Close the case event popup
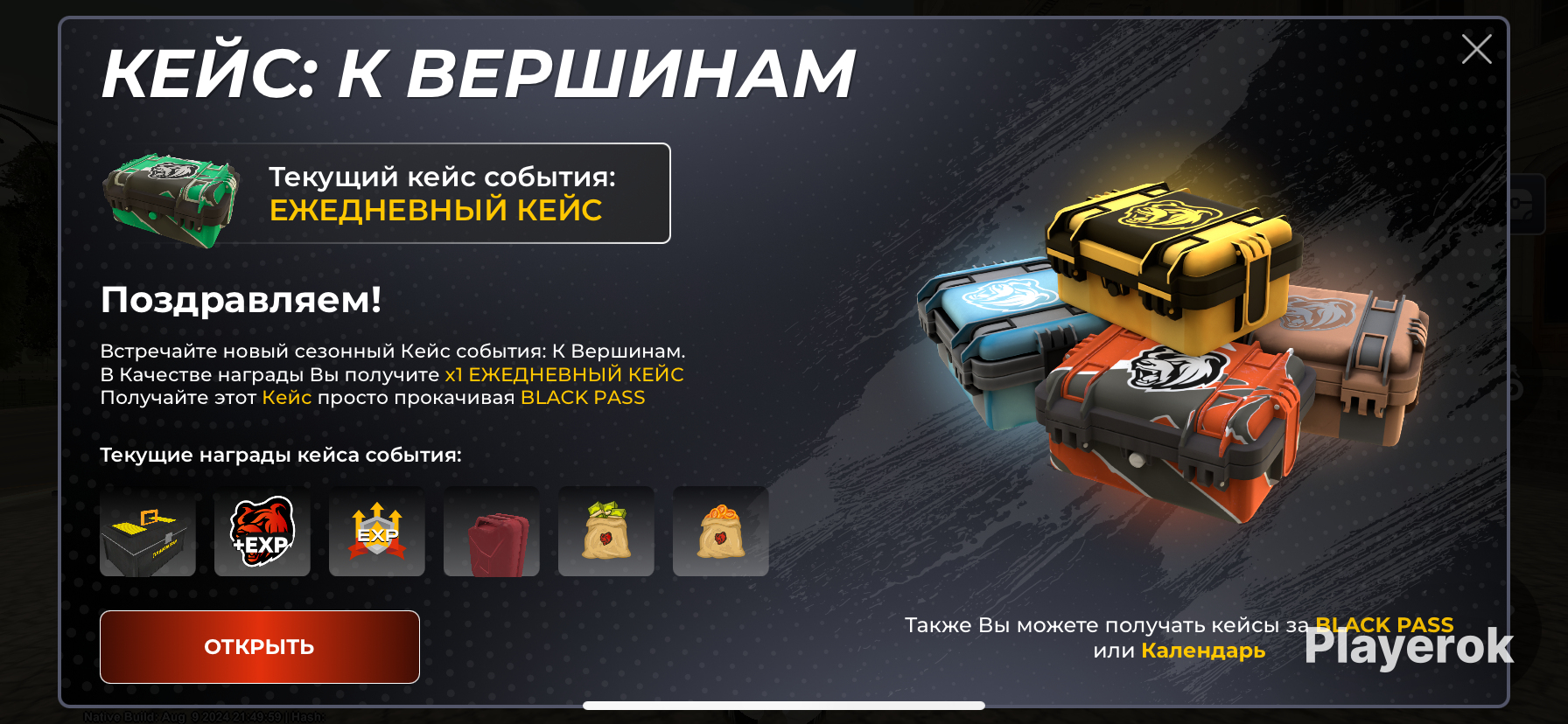The height and width of the screenshot is (724, 1568). (1476, 49)
